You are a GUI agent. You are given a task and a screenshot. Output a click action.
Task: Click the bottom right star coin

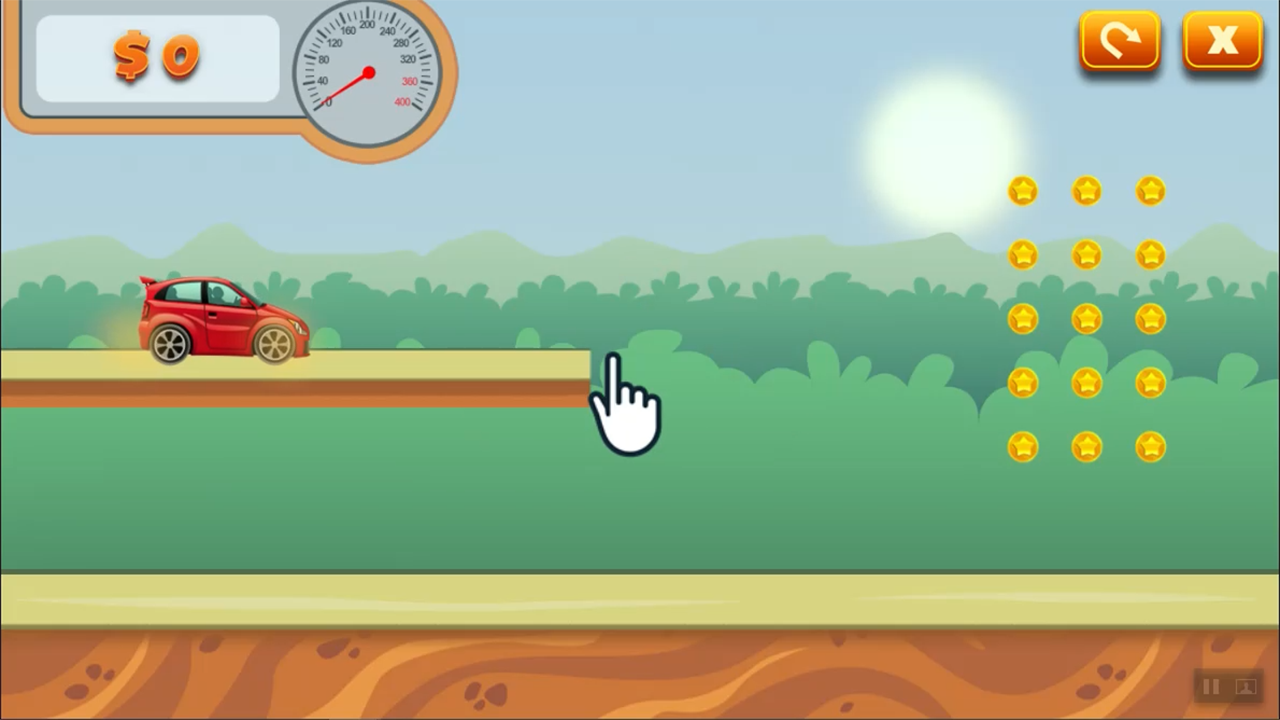1150,449
